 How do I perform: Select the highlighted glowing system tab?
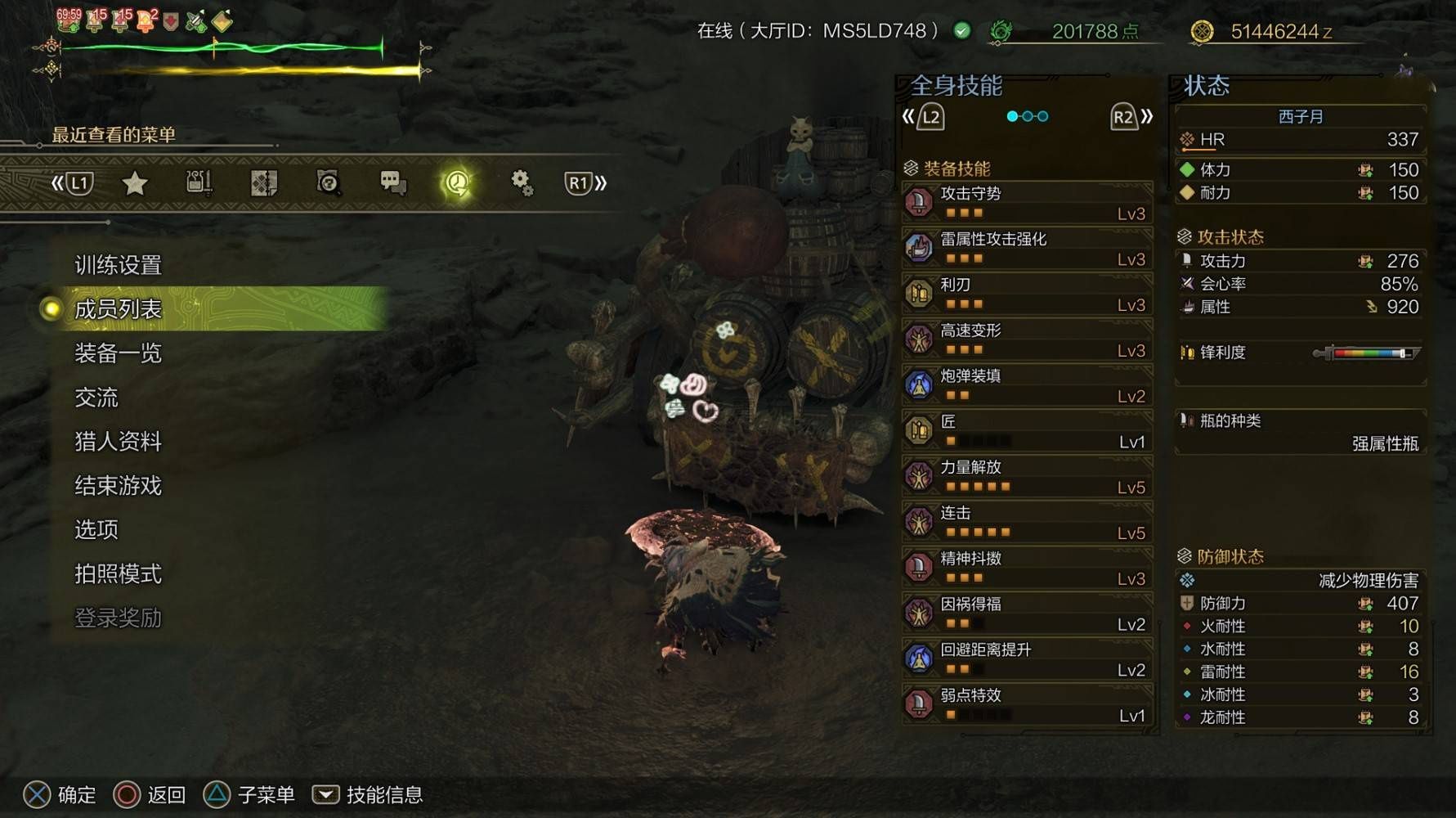457,183
